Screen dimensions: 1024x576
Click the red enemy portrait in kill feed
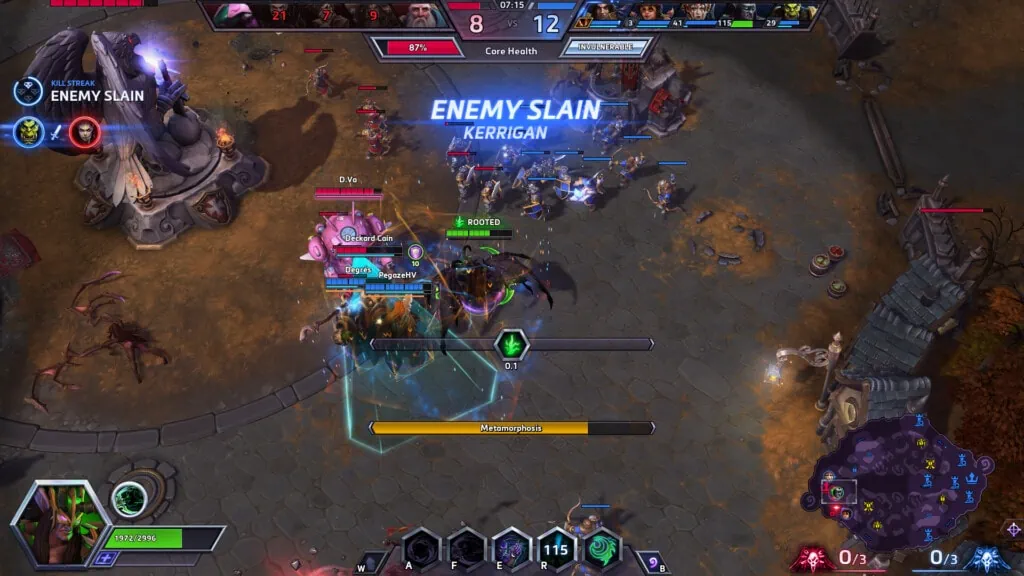click(85, 132)
